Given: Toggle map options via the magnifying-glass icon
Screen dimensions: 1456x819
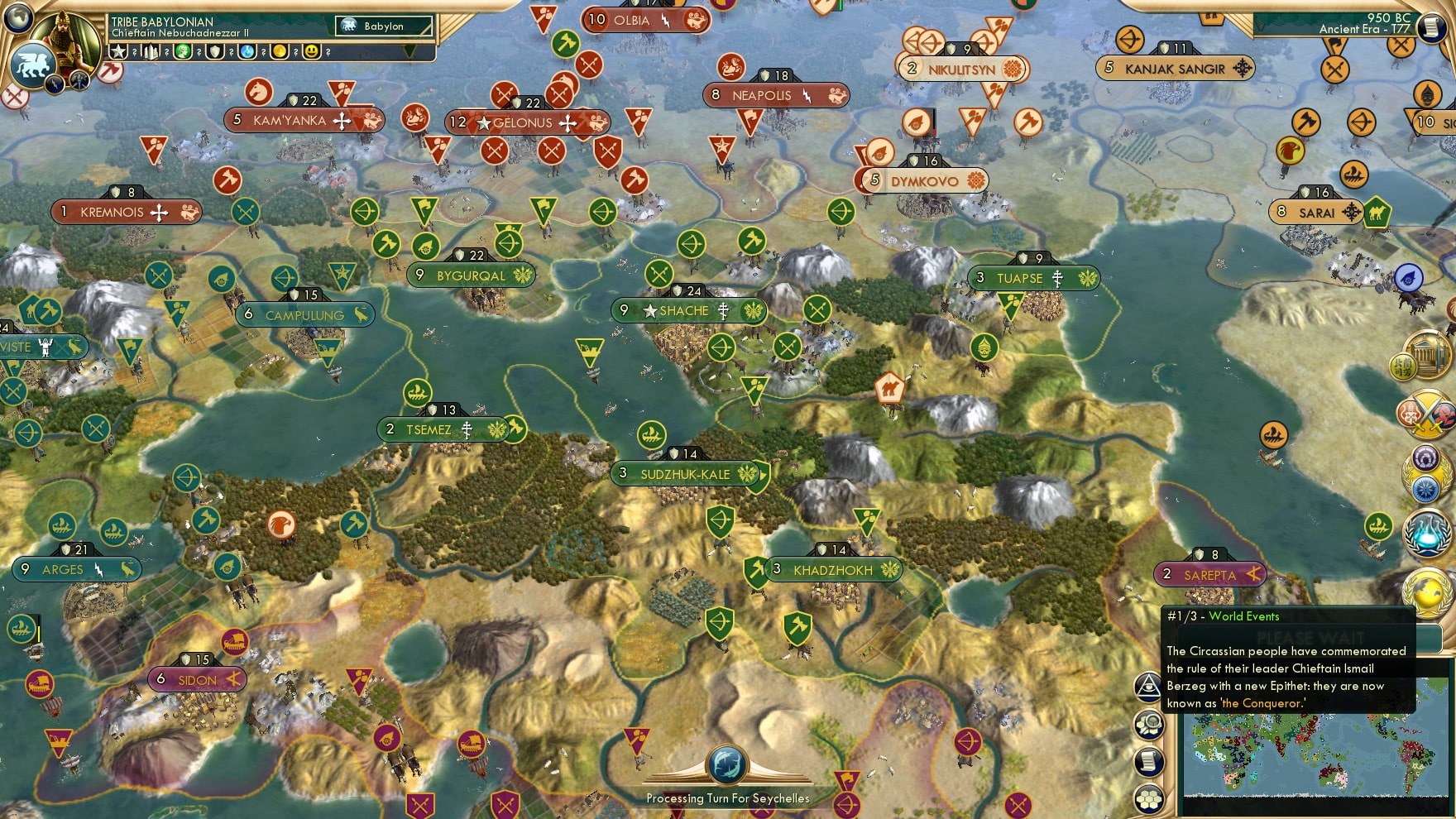Looking at the screenshot, I should [x=1149, y=725].
